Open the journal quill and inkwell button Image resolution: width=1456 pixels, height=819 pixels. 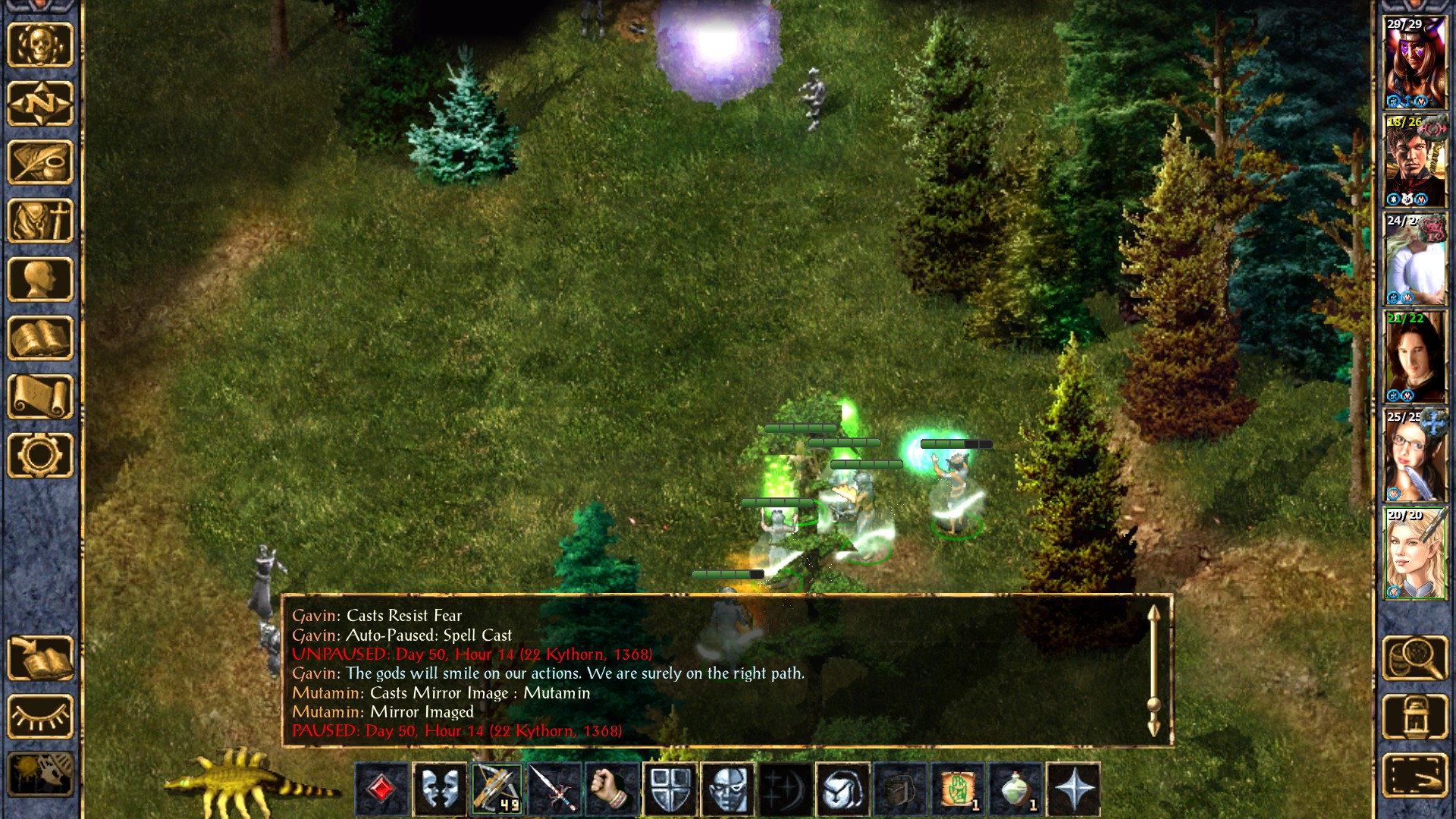[40, 162]
